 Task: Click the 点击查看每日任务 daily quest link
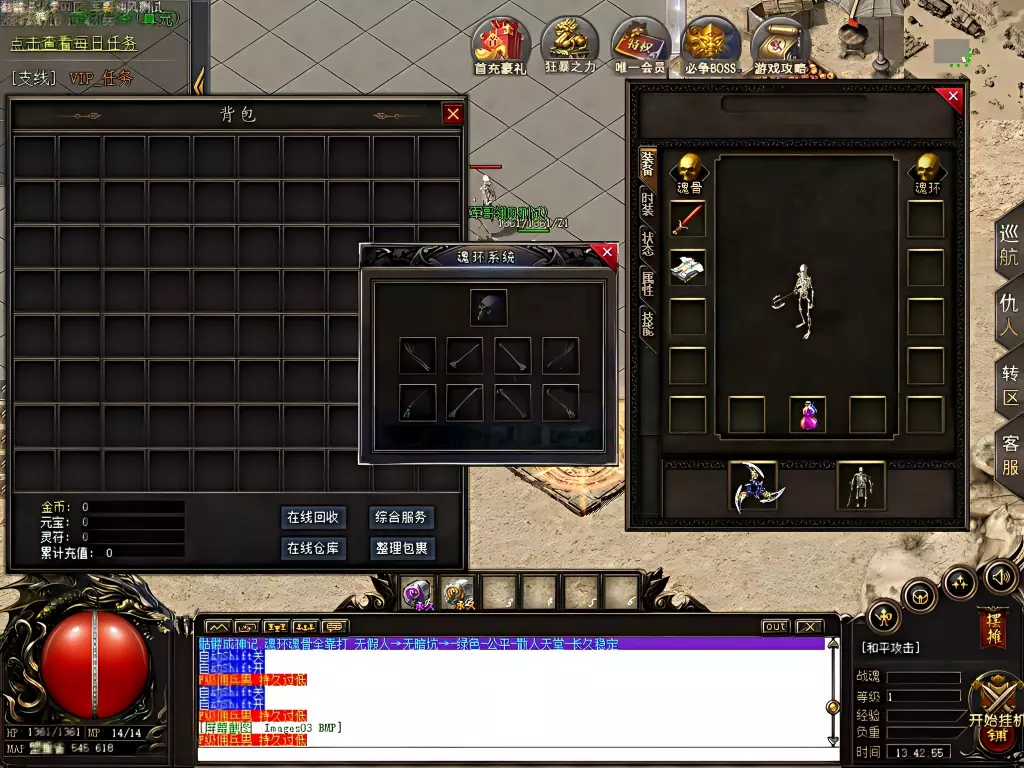pos(73,44)
